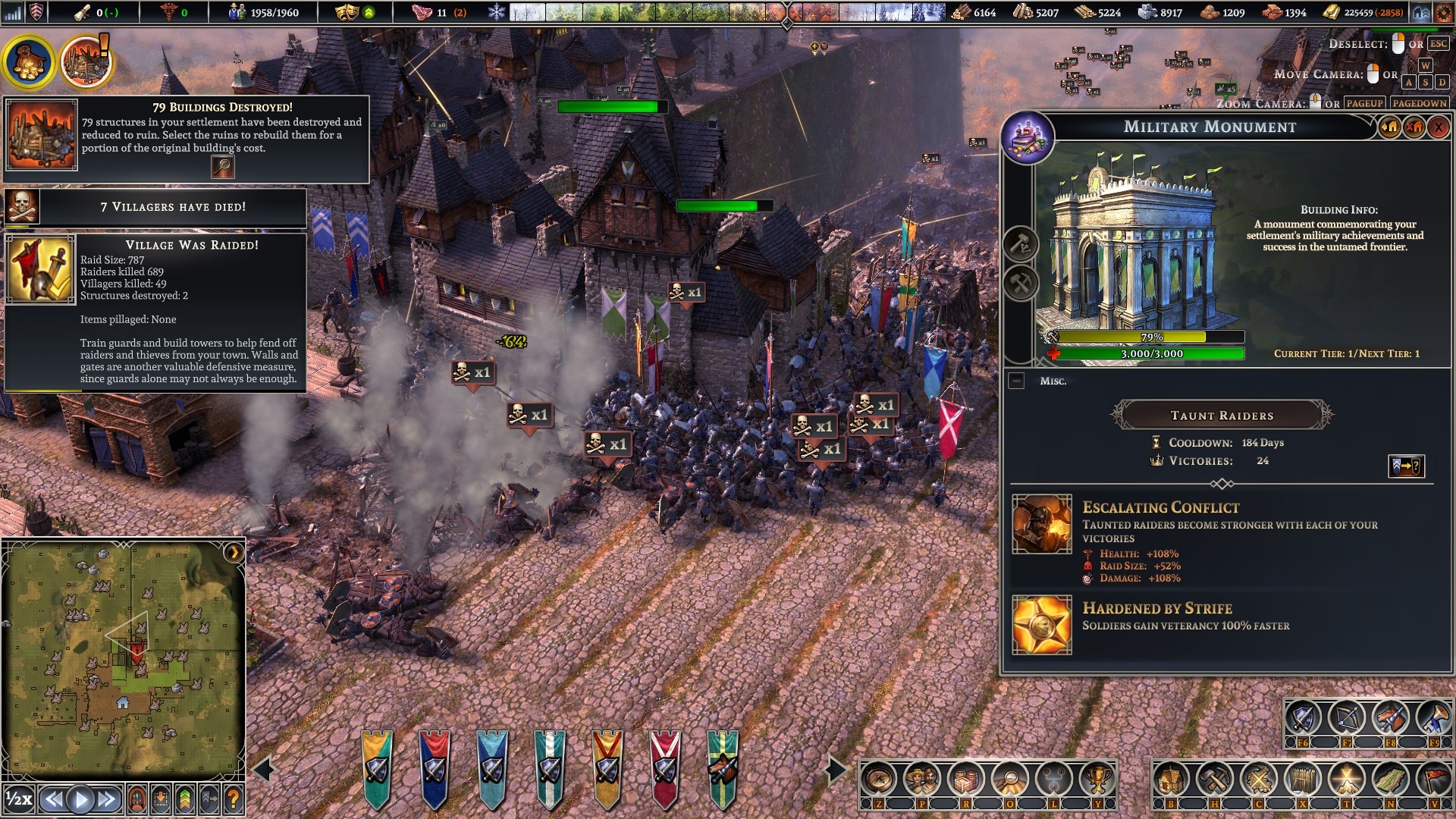Image resolution: width=1456 pixels, height=819 pixels.
Task: Open the house building menu
Action: [1171, 778]
